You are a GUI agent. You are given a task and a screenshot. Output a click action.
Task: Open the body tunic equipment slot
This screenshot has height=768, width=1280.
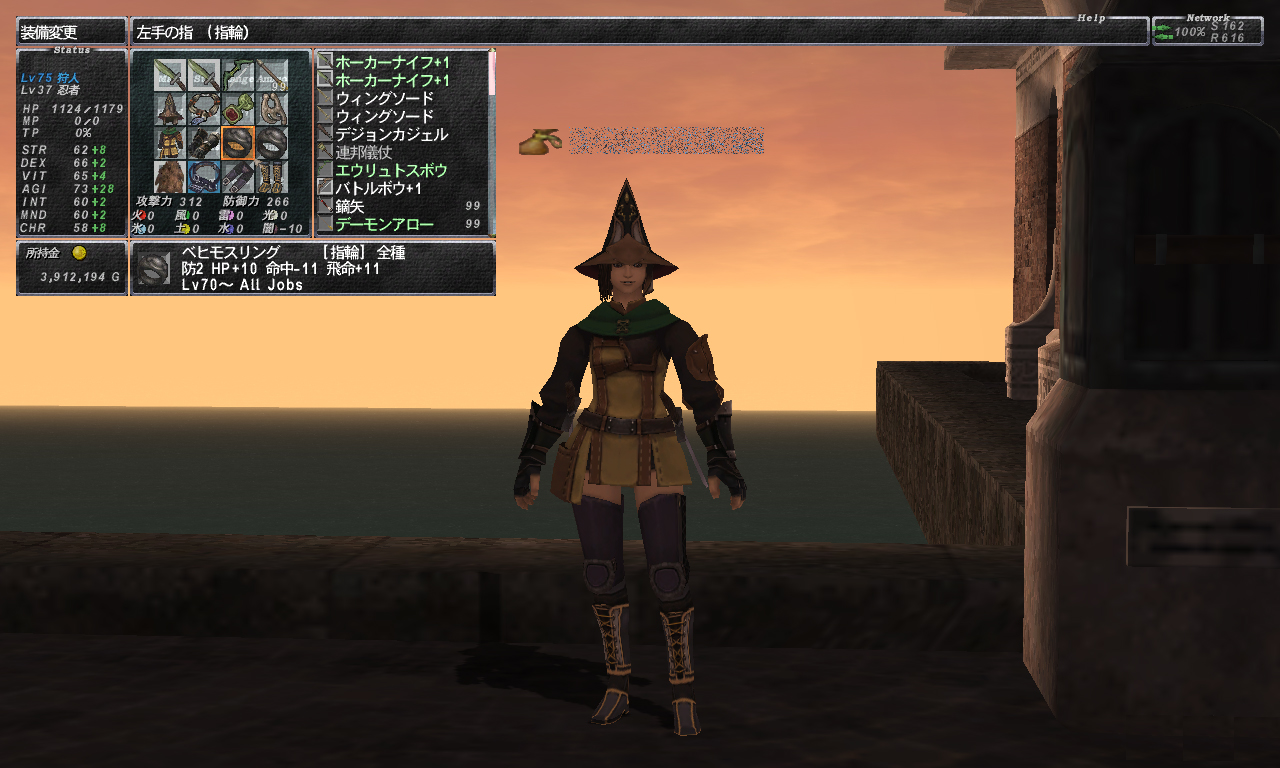pos(170,143)
